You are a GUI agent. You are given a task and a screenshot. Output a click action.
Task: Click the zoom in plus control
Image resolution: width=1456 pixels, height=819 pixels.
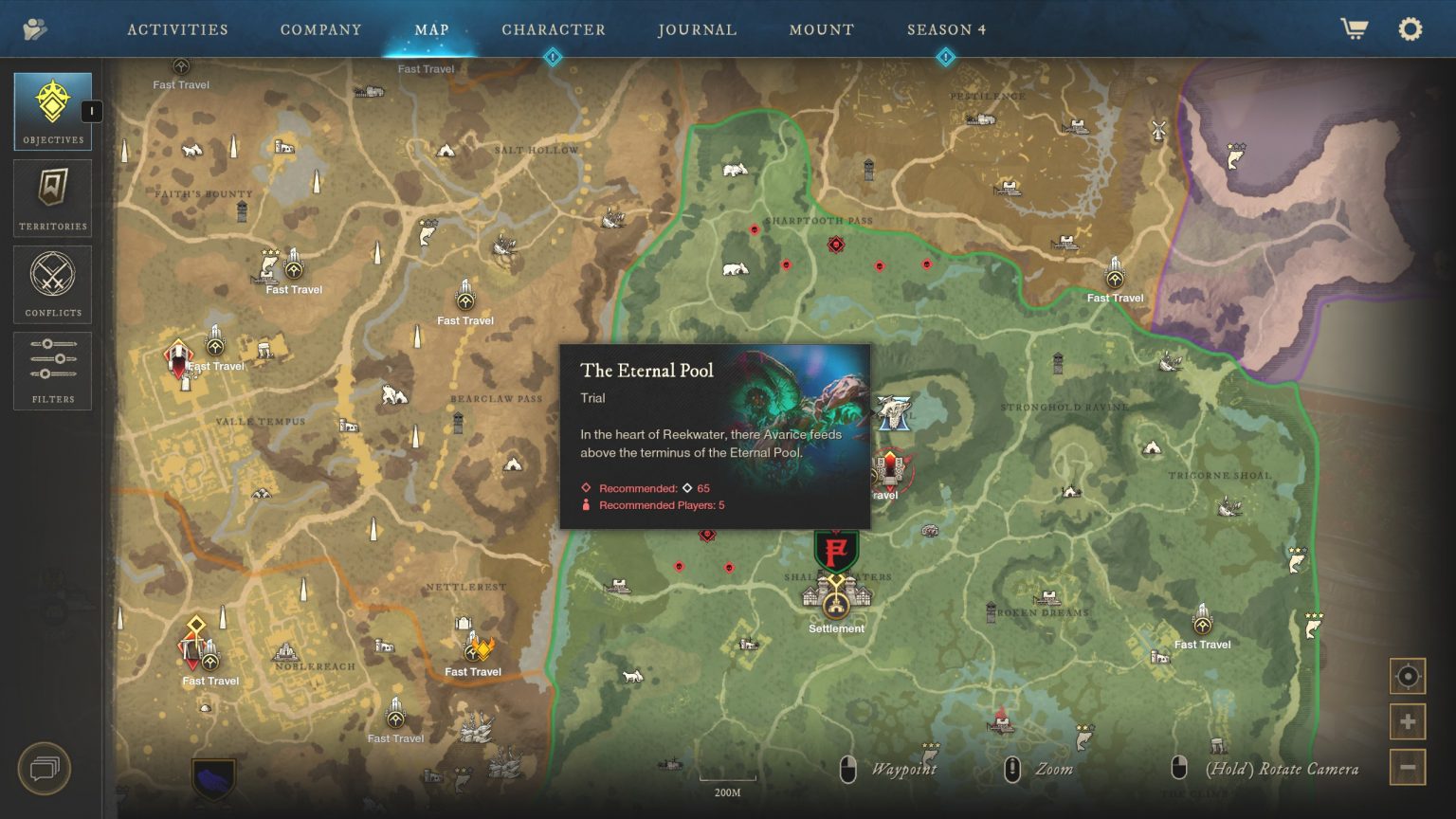click(1408, 720)
